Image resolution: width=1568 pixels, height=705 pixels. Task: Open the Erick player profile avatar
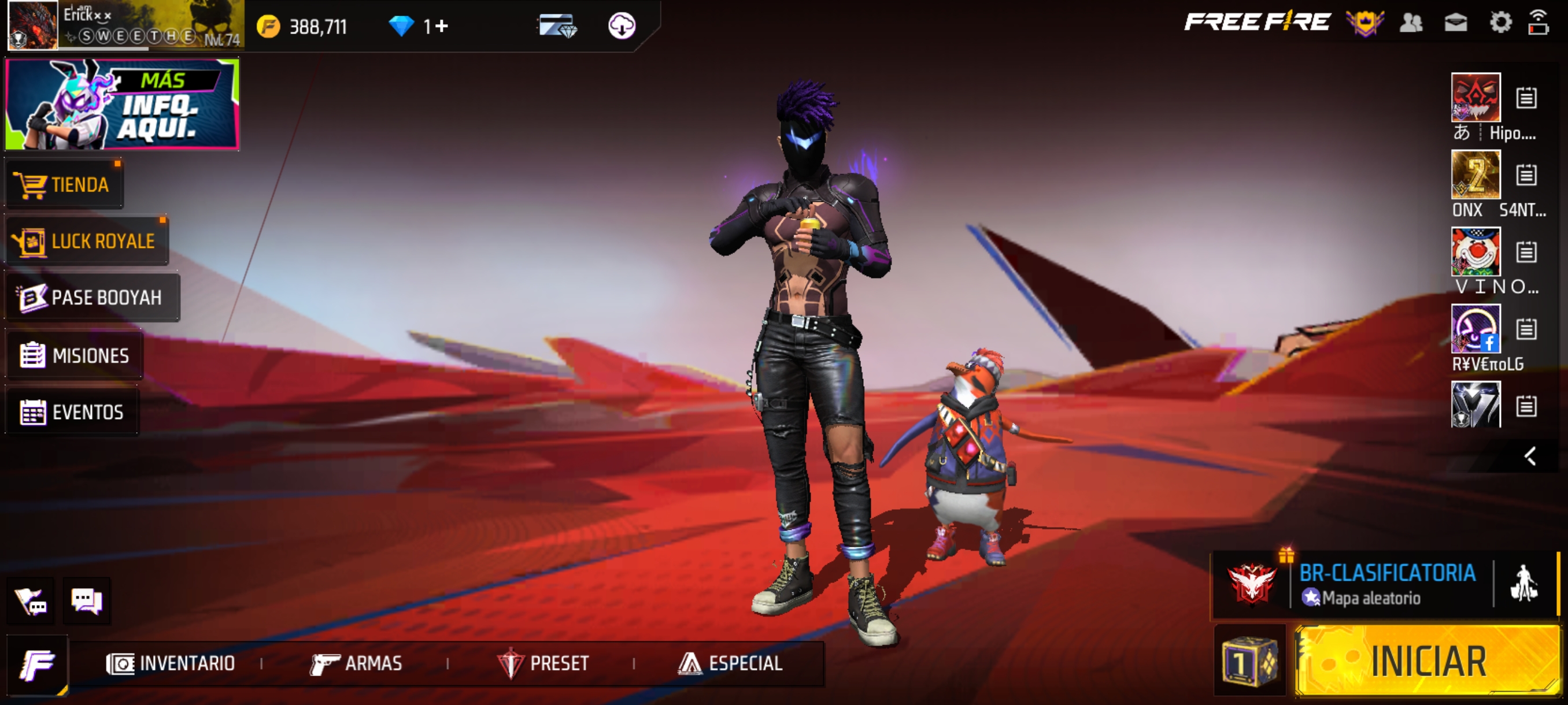(33, 25)
